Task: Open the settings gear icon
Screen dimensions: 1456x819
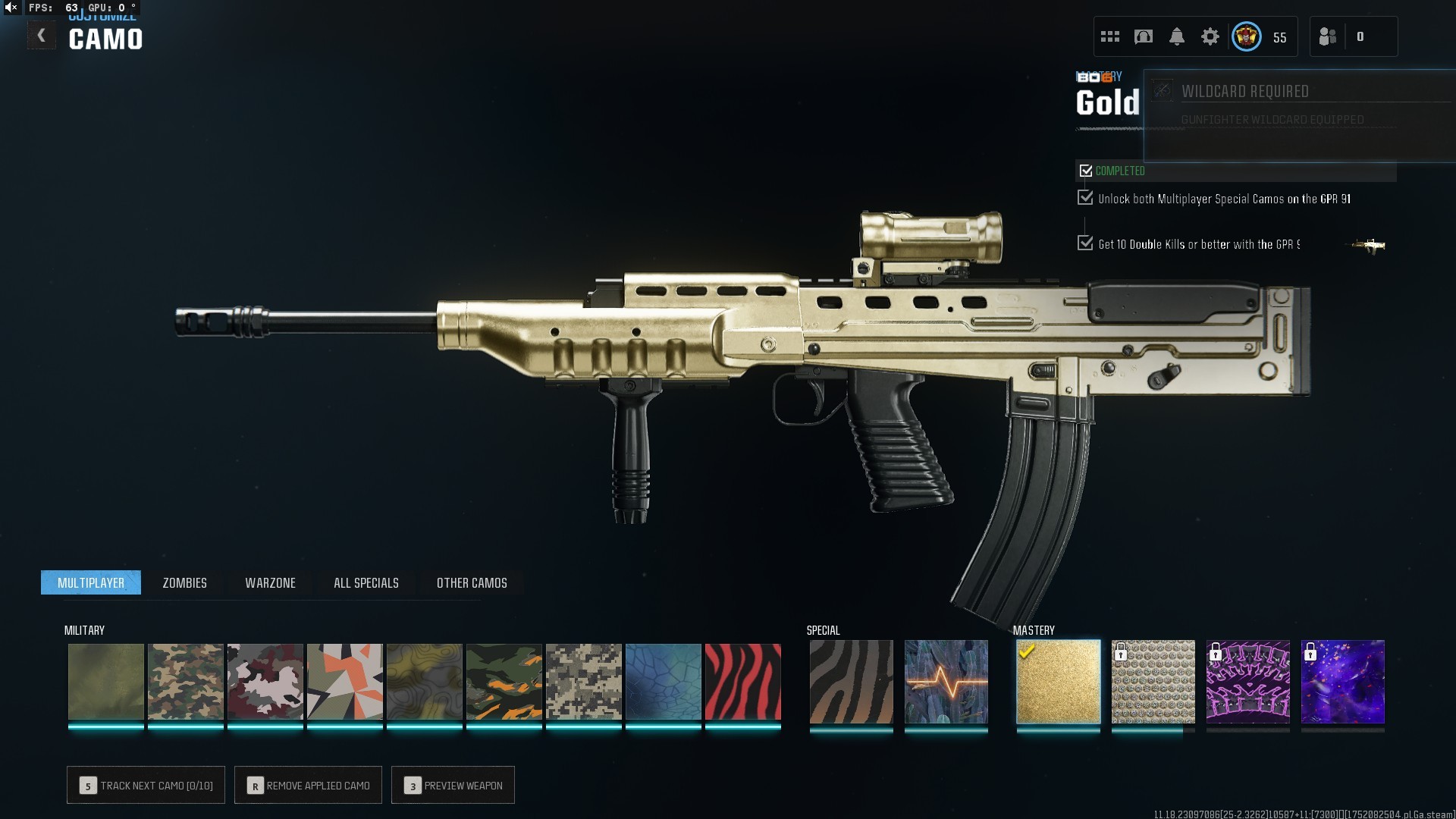Action: [1210, 36]
